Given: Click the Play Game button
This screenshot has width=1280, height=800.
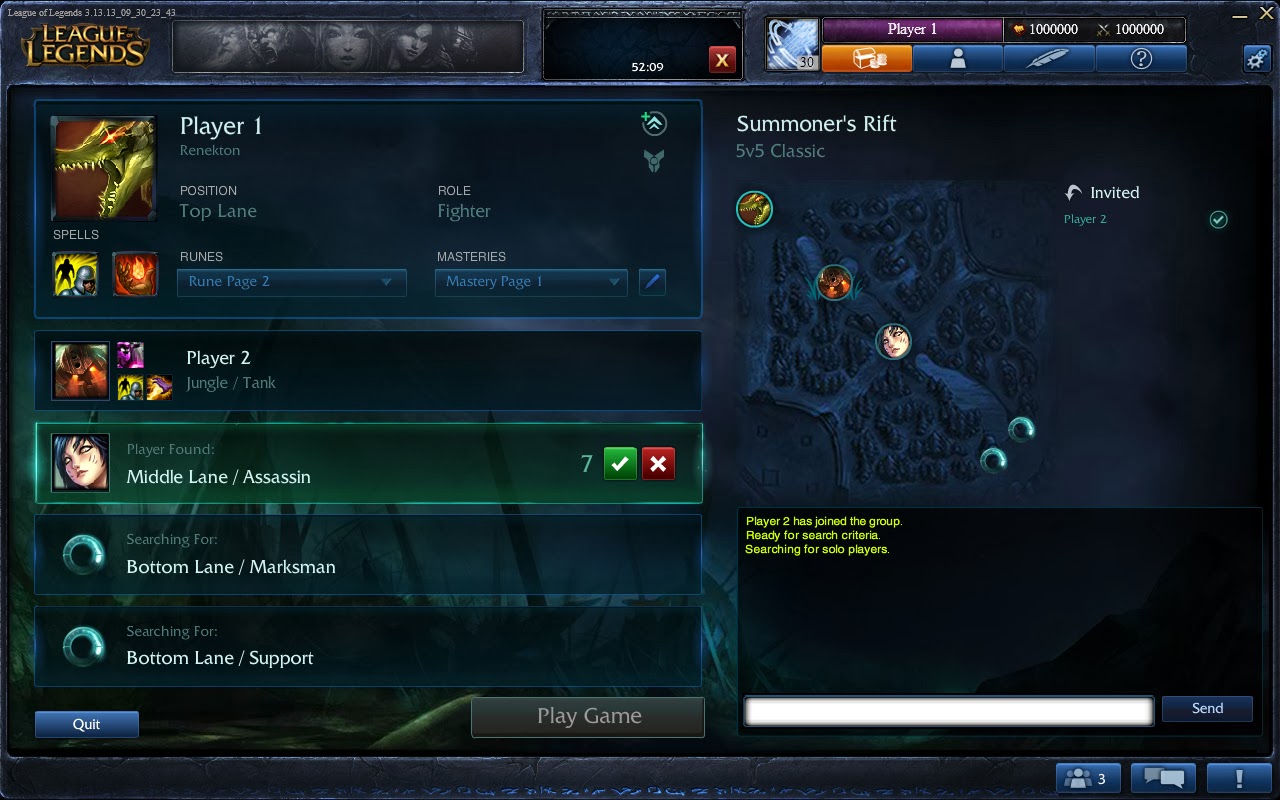Looking at the screenshot, I should tap(588, 716).
